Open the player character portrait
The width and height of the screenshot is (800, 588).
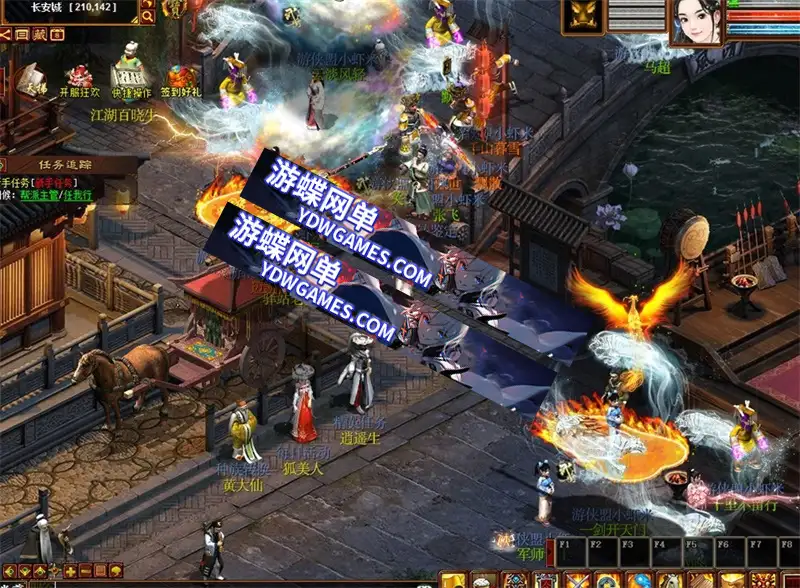pyautogui.click(x=695, y=22)
